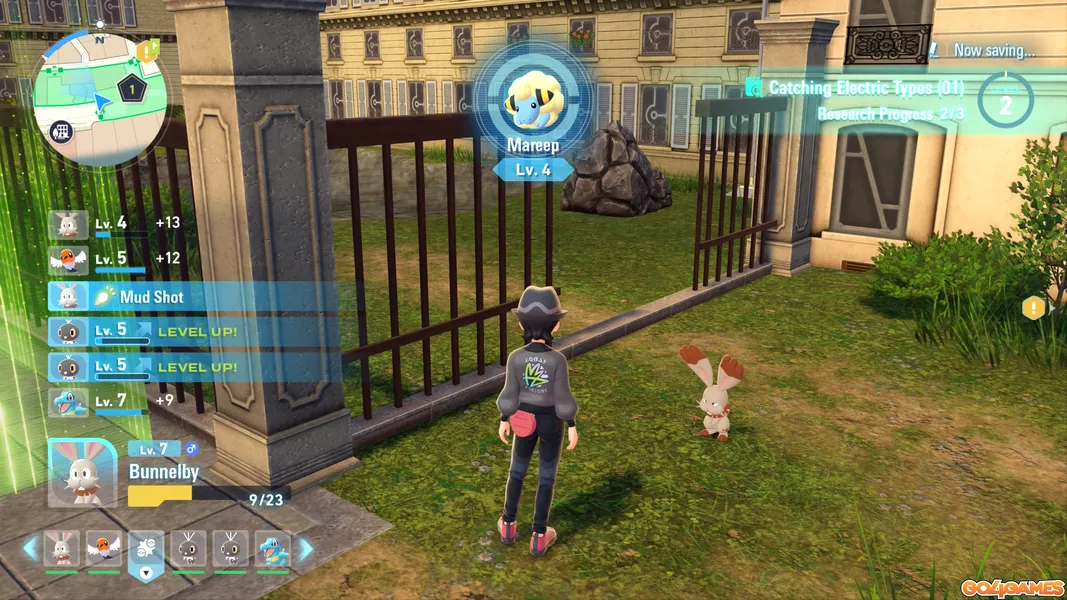Select Bunnelby in the party bar
Image resolution: width=1067 pixels, height=600 pixels.
[61, 548]
